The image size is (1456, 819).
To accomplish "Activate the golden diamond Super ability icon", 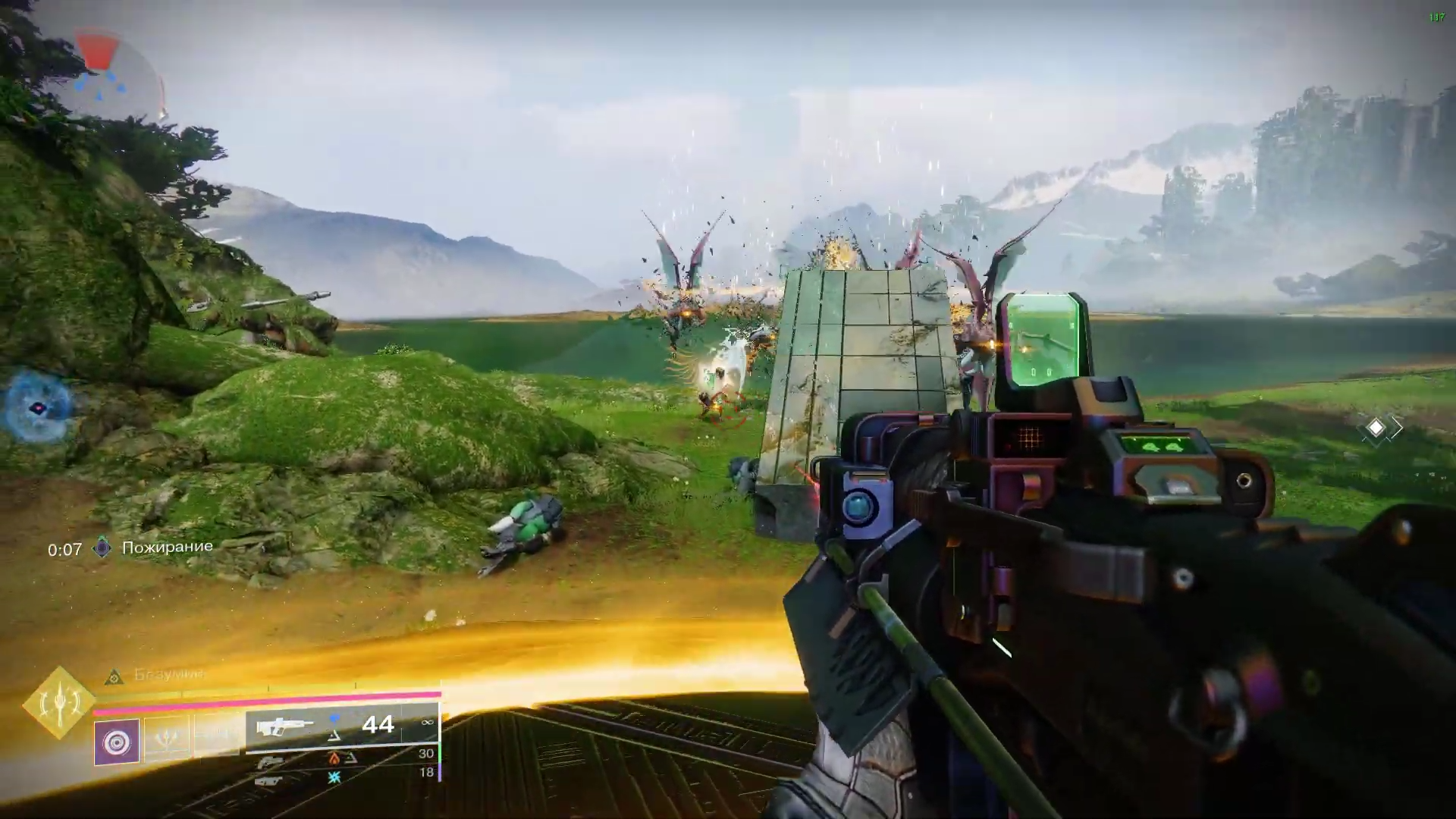I will (x=59, y=704).
